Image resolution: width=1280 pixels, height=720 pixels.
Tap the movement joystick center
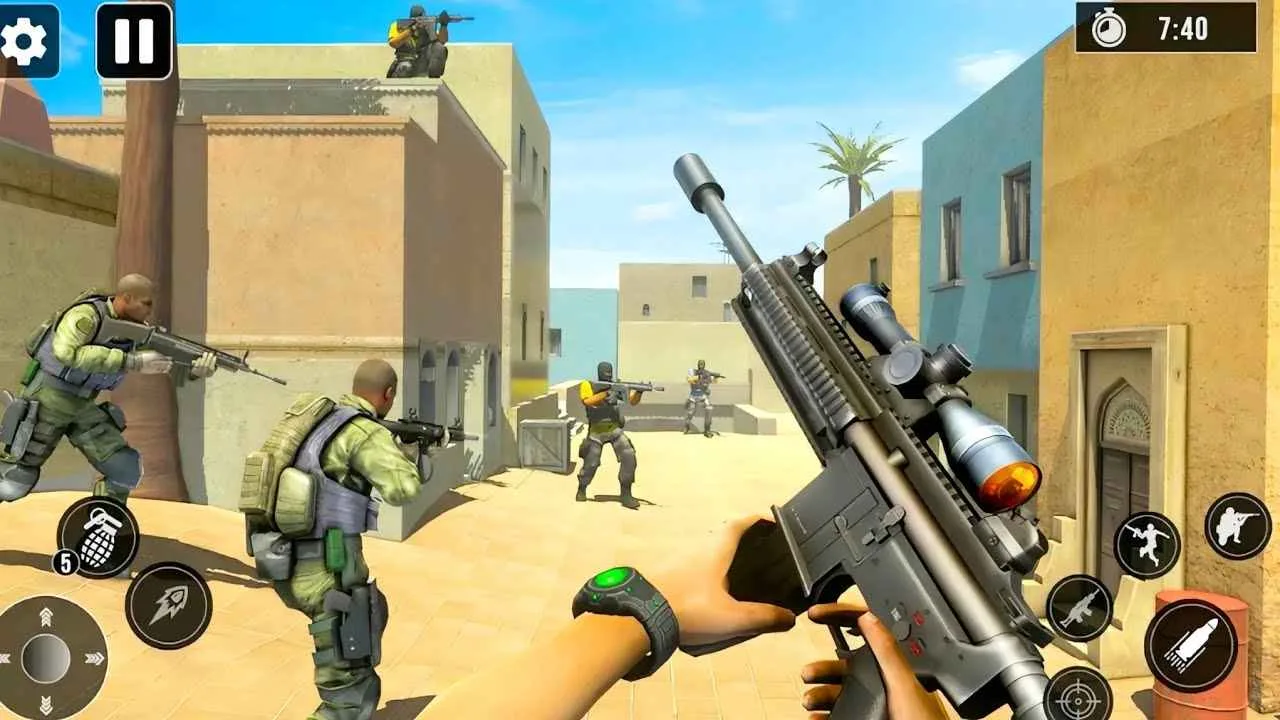click(46, 658)
